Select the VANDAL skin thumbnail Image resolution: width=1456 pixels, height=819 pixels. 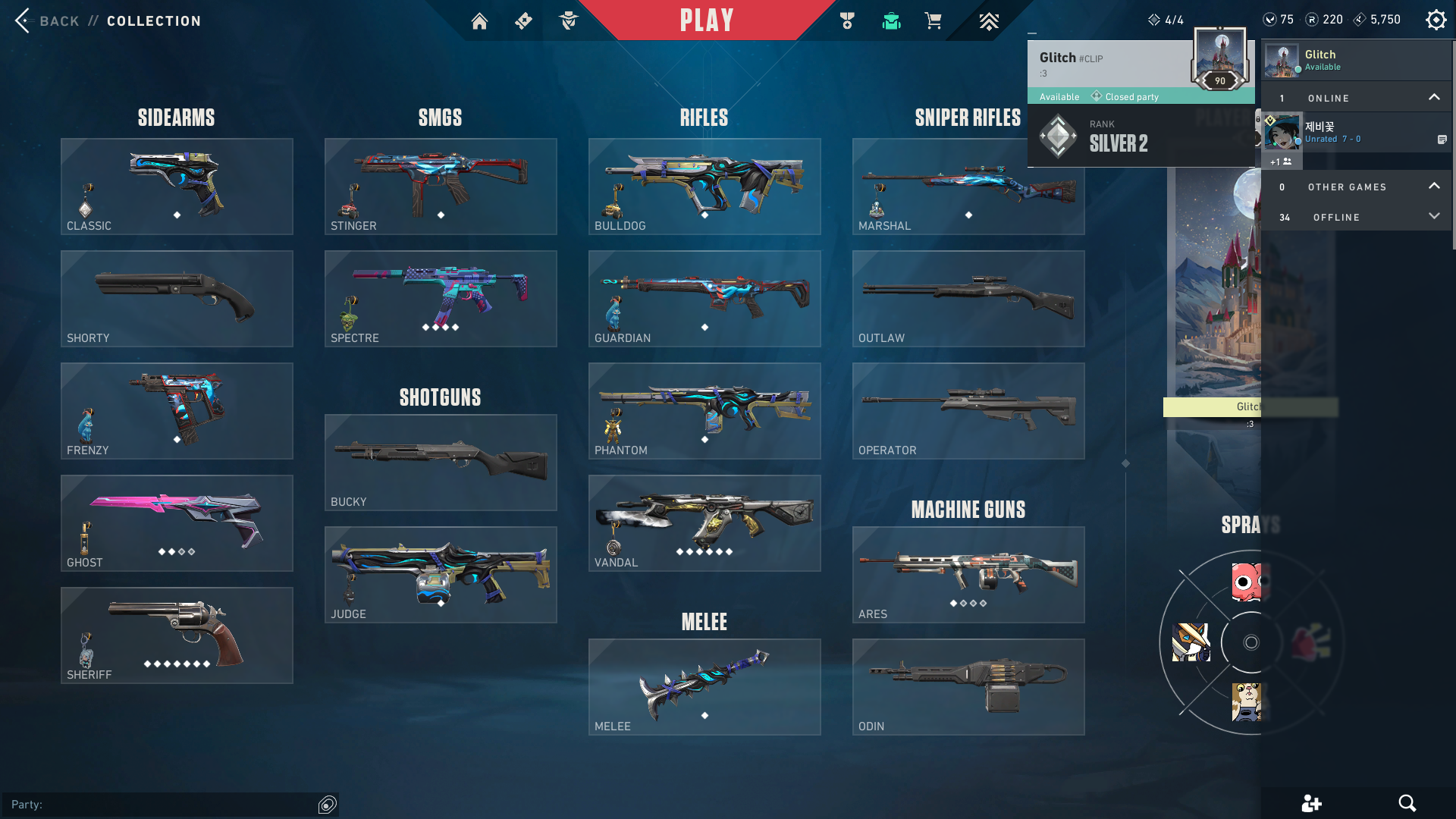[x=704, y=523]
